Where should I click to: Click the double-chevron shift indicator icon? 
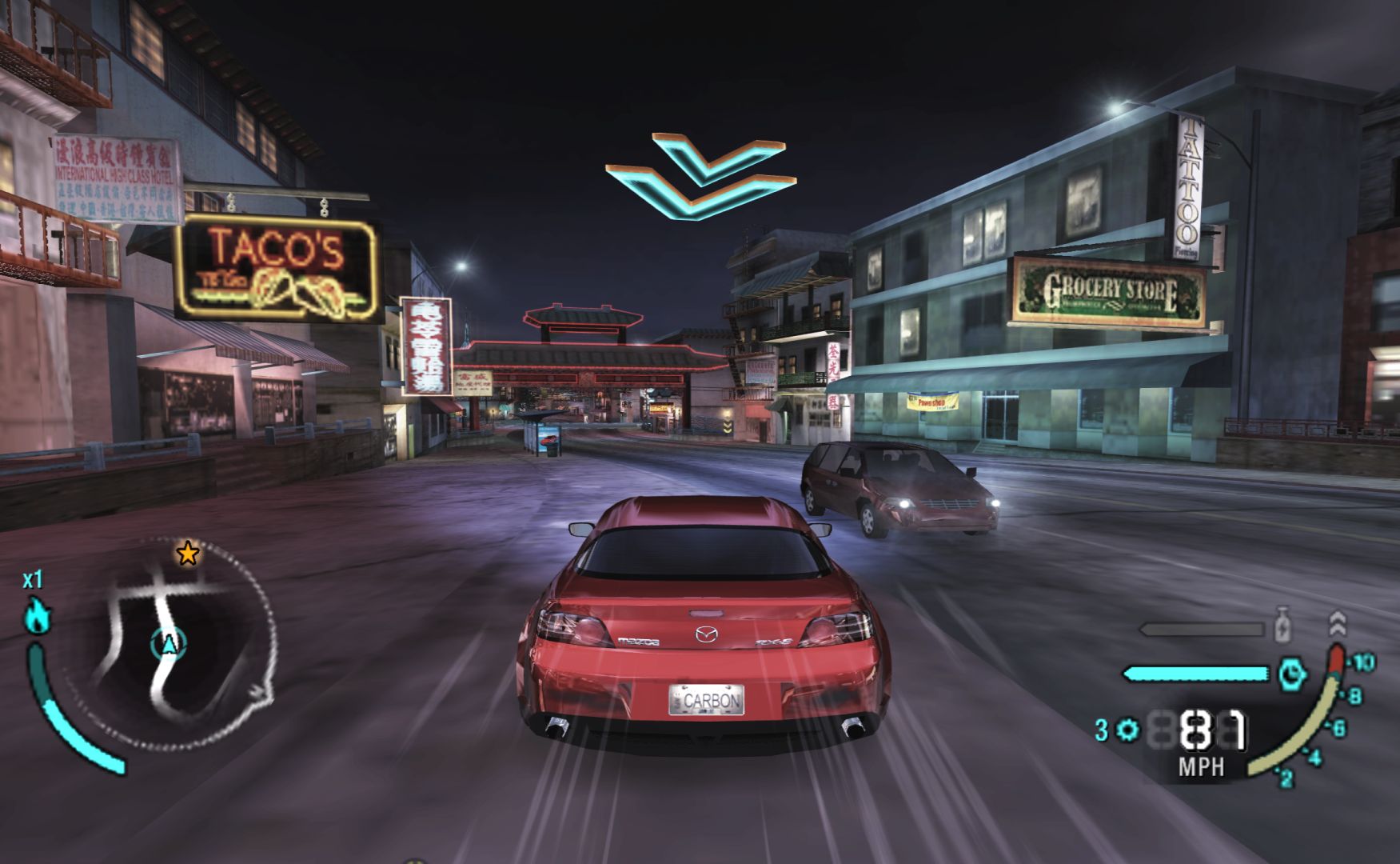click(1337, 622)
